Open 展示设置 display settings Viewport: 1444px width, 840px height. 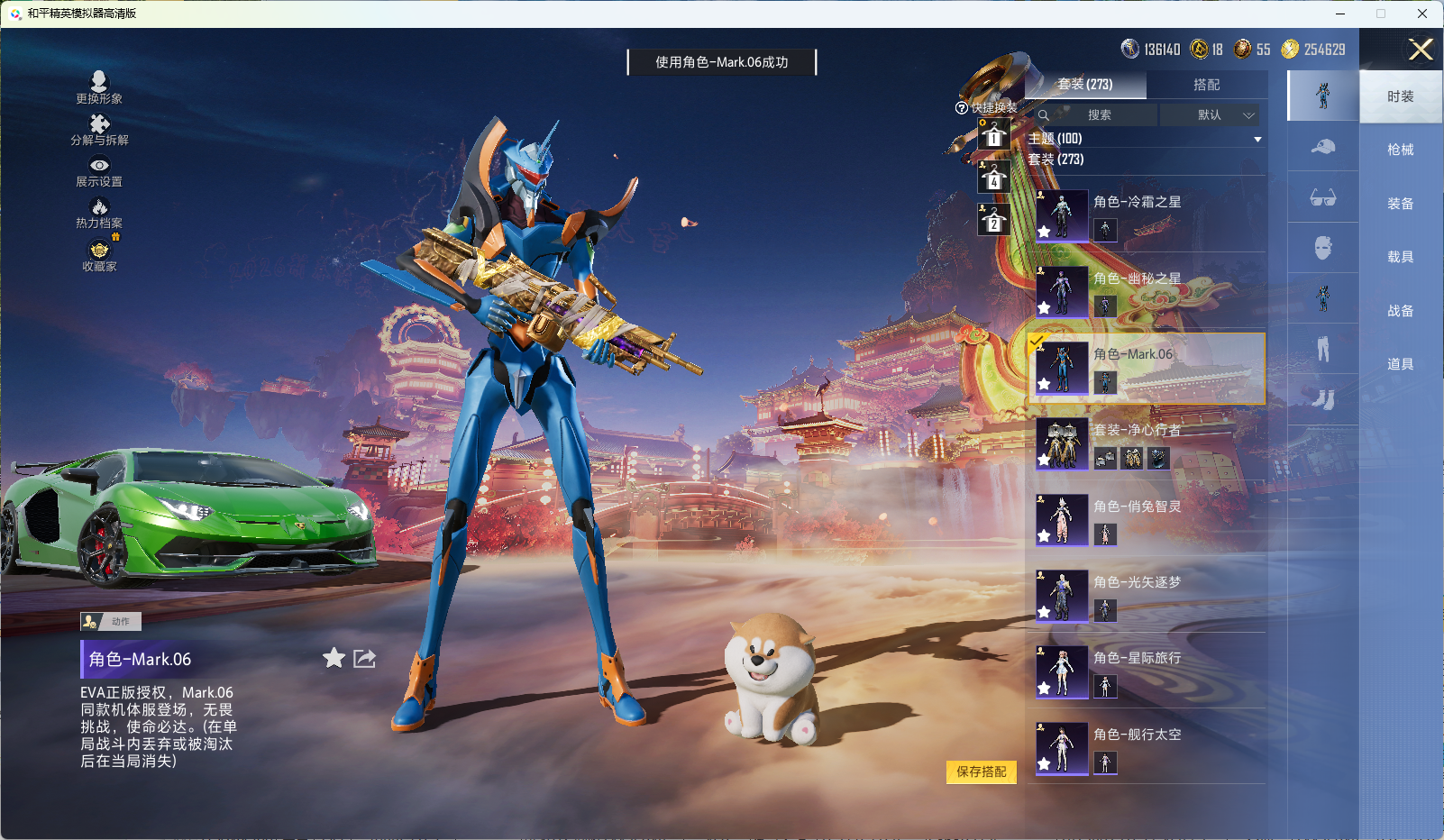coord(99,171)
